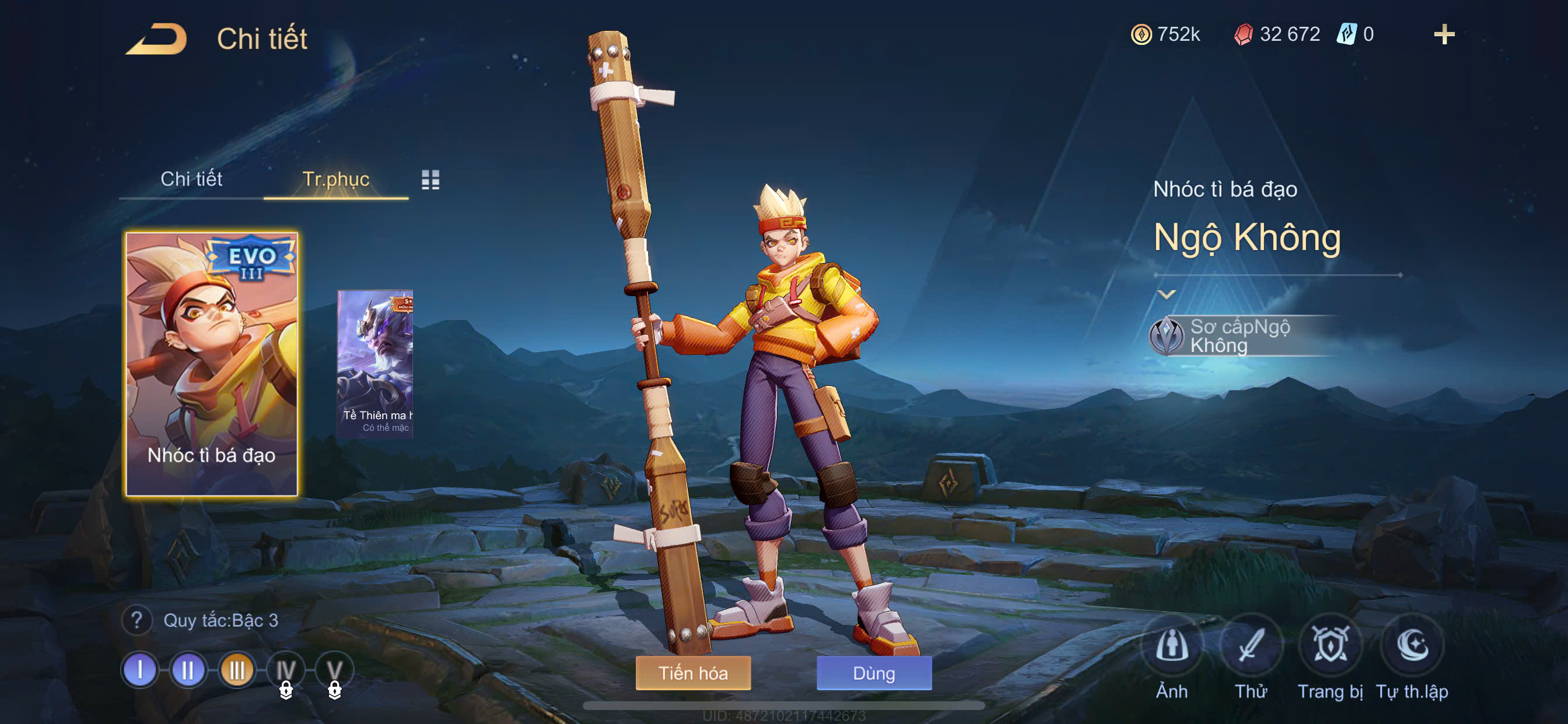Open the Ảnh photo mode

pos(1172,646)
